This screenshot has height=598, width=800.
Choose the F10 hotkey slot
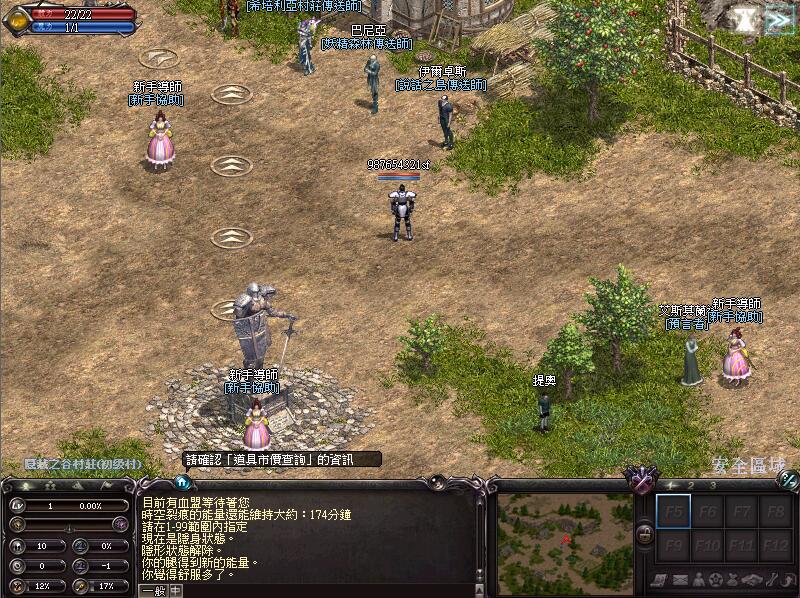[x=706, y=546]
